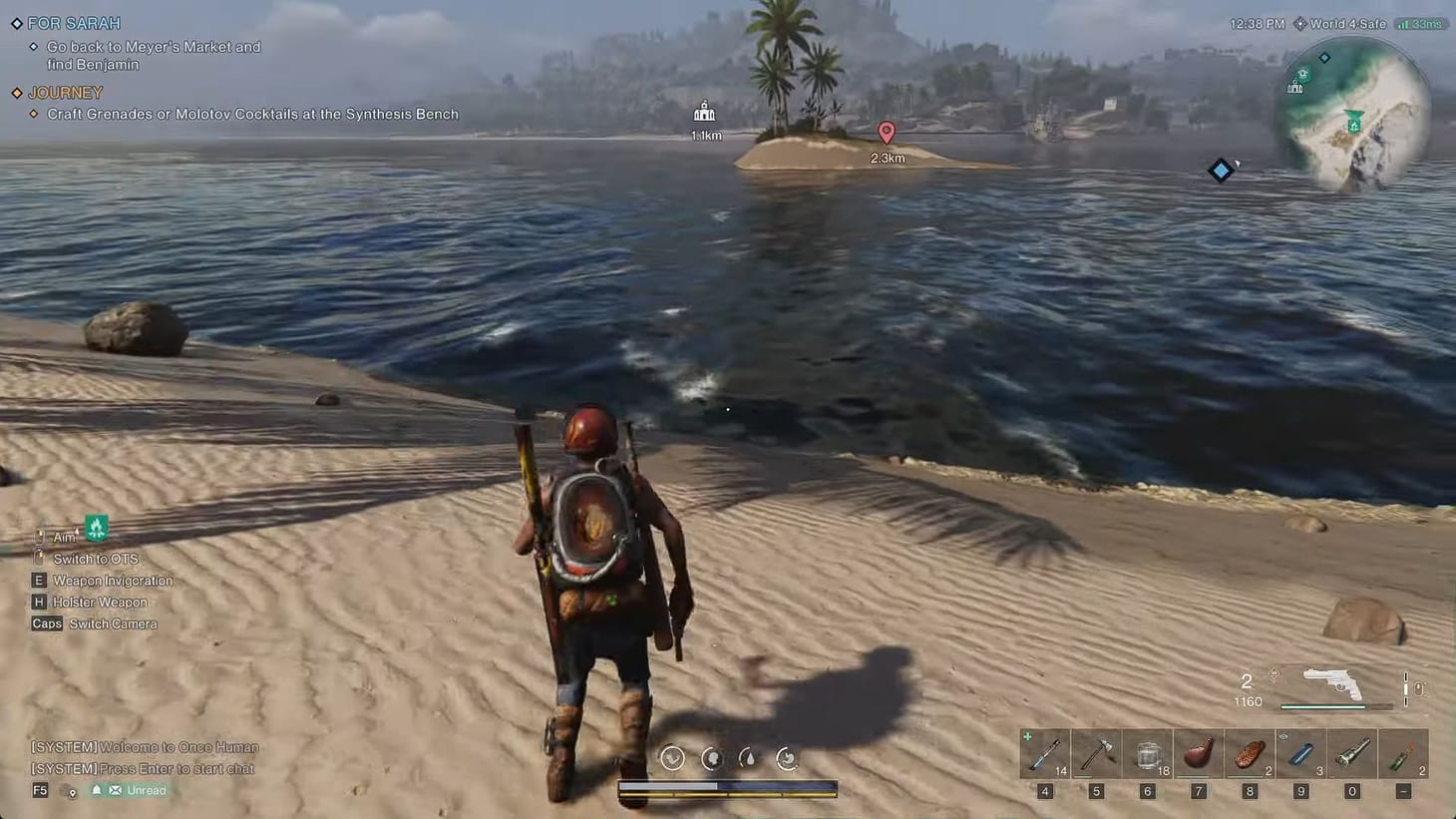Viewport: 1456px width, 819px height.
Task: Select the flashlight in hotbar slot 0
Action: click(1351, 754)
